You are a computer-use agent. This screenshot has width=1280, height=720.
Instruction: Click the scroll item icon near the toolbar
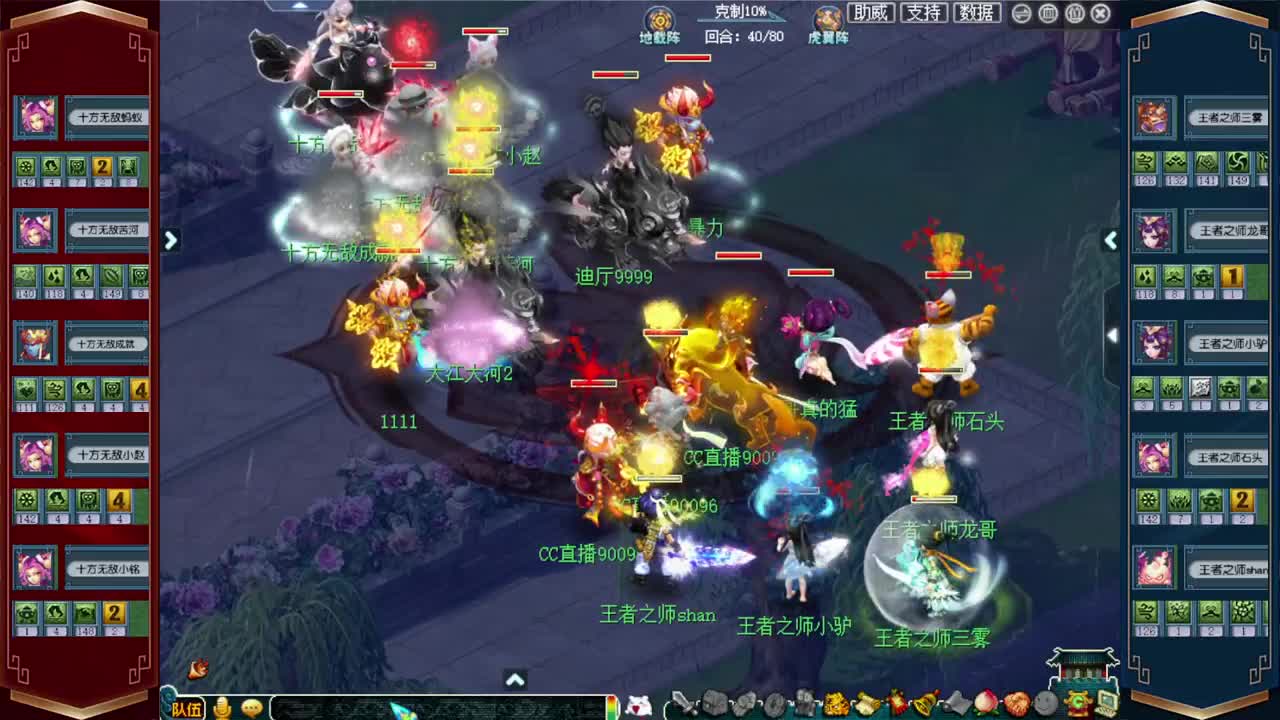[866, 703]
